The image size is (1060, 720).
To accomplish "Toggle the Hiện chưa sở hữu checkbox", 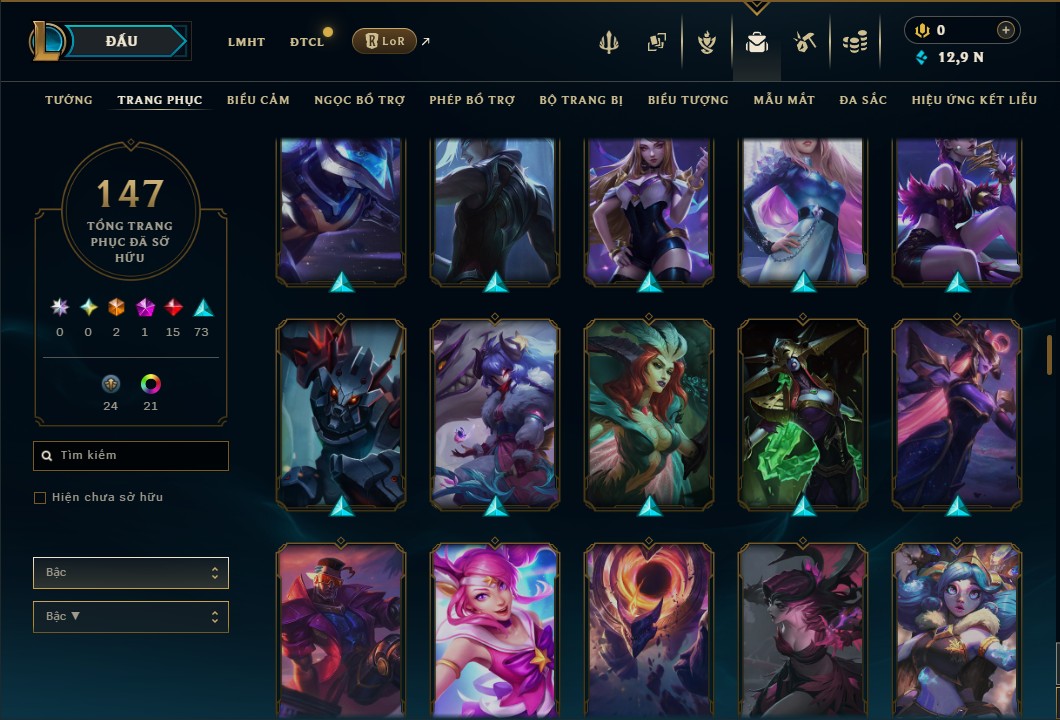I will 40,498.
